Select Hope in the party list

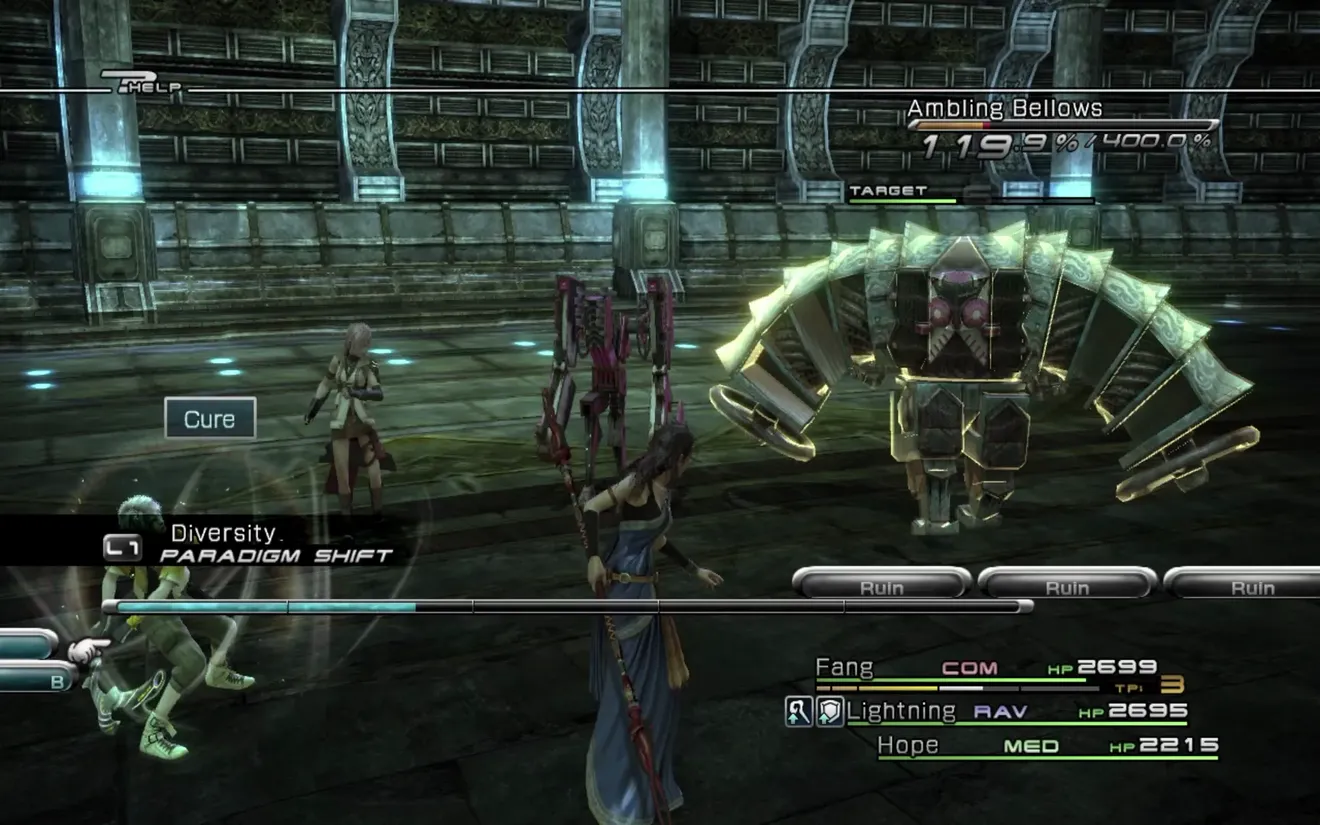908,745
